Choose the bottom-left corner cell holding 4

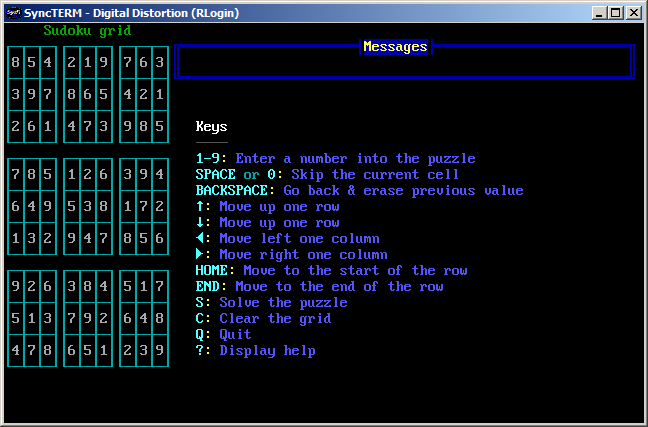pos(16,351)
